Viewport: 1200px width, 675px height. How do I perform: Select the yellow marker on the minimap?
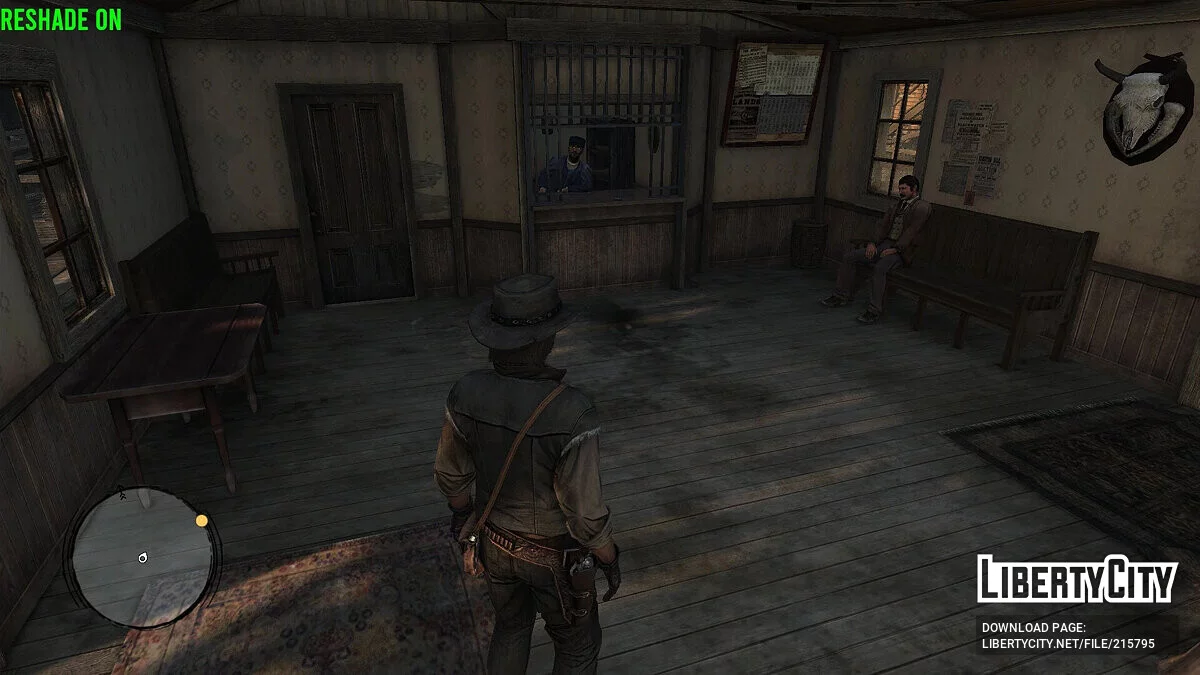point(202,520)
